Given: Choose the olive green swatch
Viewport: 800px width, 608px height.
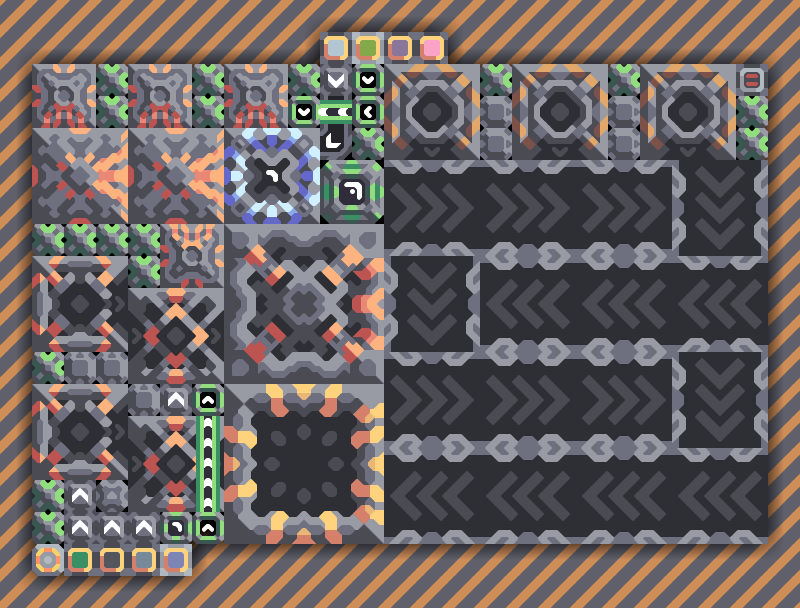Looking at the screenshot, I should point(368,48).
